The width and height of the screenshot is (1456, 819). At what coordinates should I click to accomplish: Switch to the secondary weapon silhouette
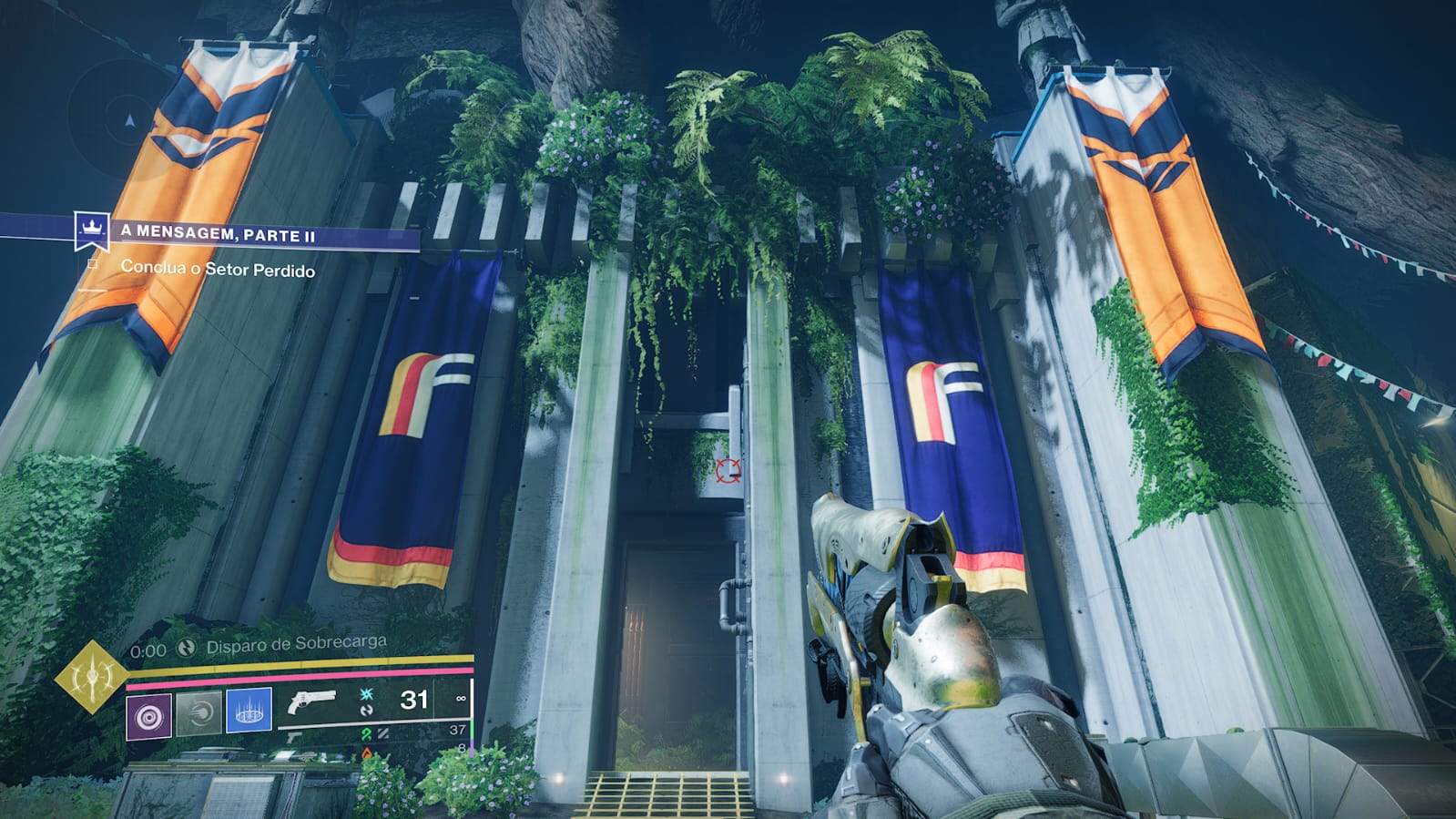(x=294, y=736)
